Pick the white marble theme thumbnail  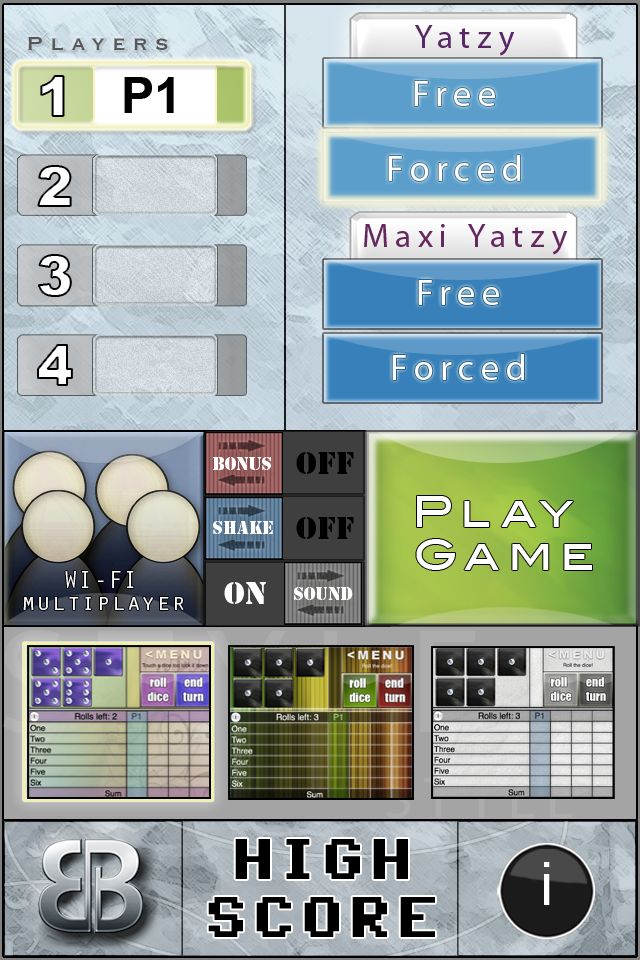522,721
